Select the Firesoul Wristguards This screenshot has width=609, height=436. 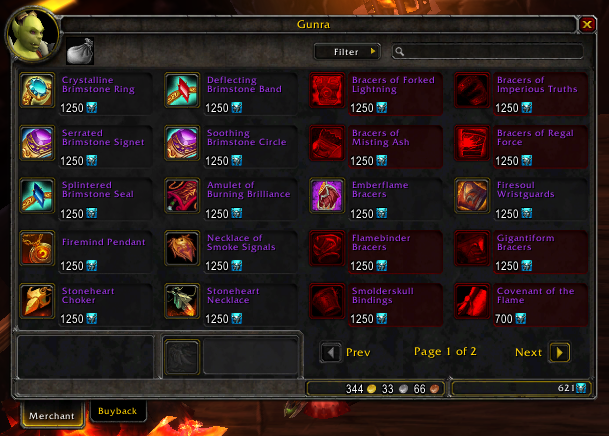tap(471, 196)
